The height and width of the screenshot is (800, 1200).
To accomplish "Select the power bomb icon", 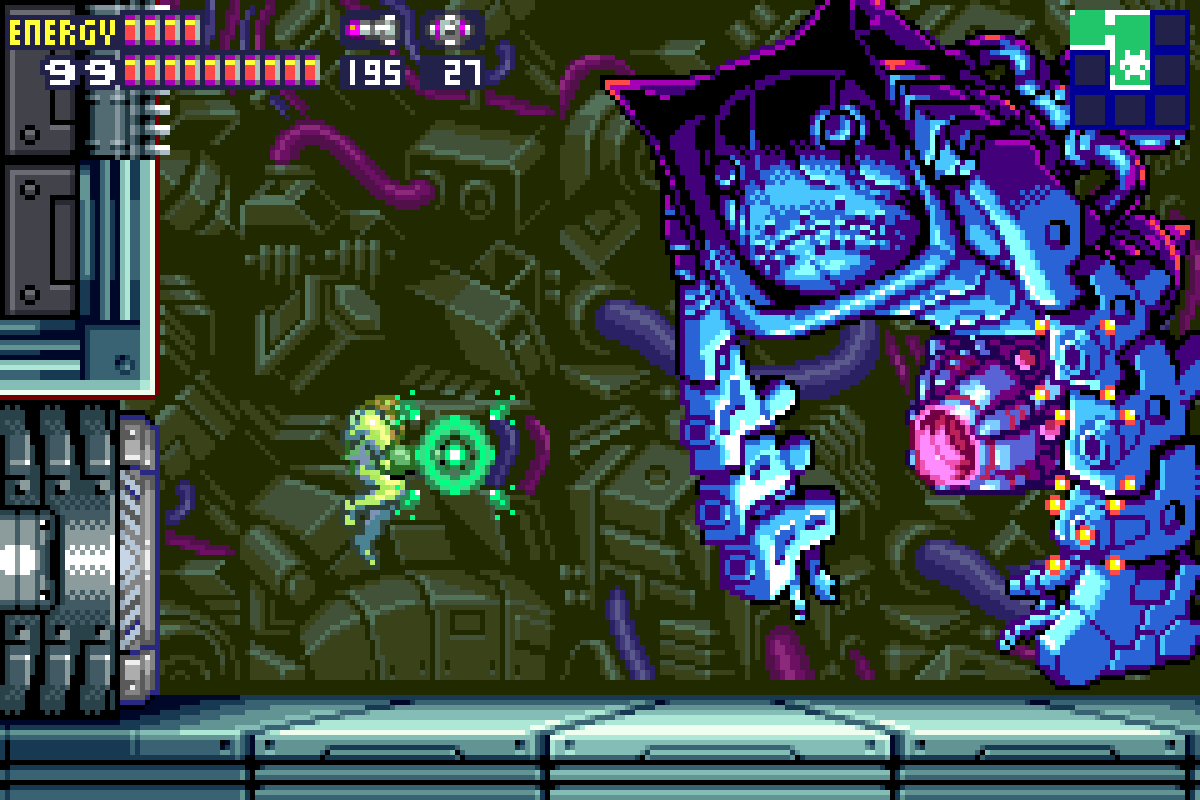I will click(452, 30).
